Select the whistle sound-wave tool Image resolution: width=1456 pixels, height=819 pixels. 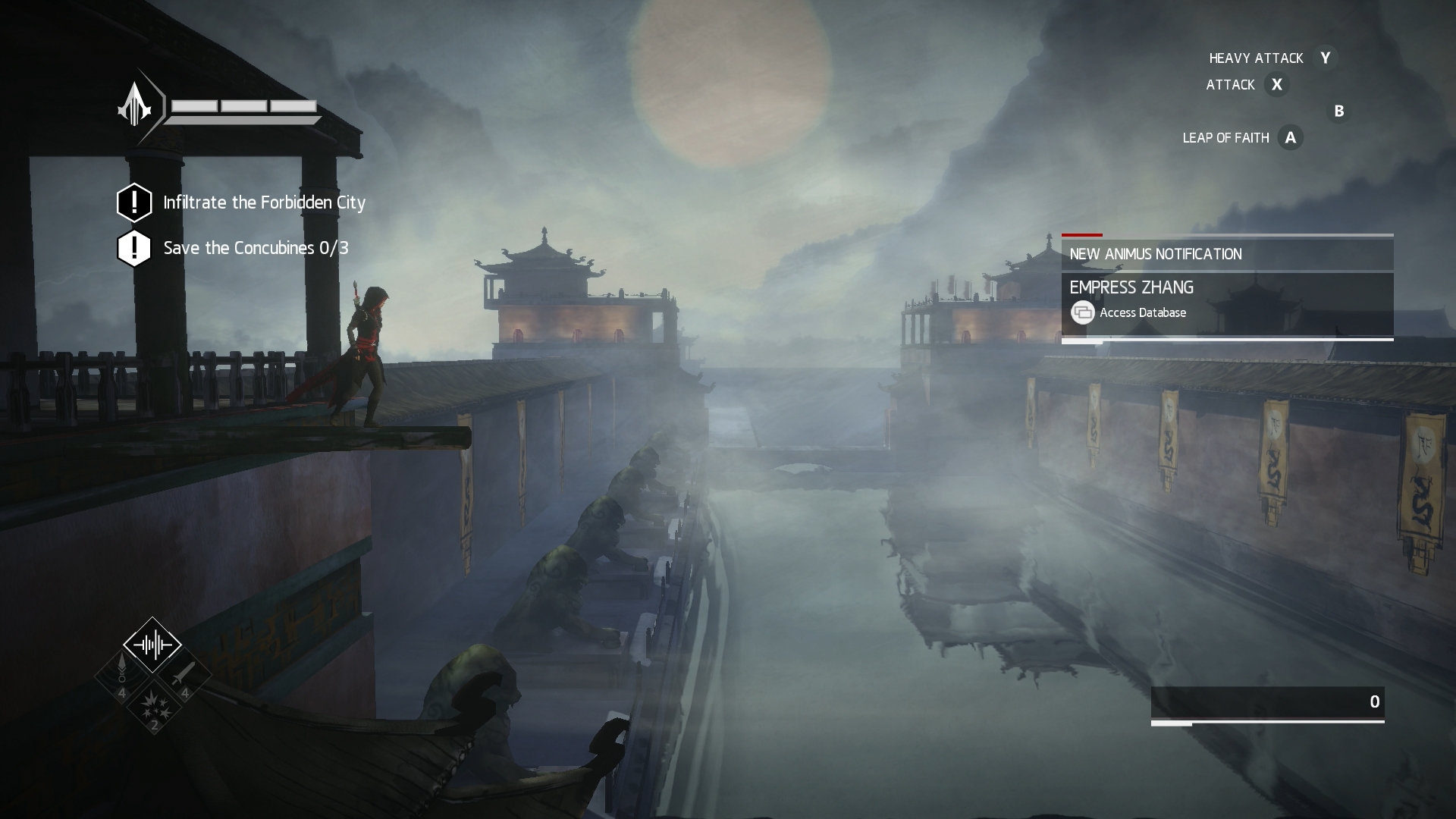152,645
